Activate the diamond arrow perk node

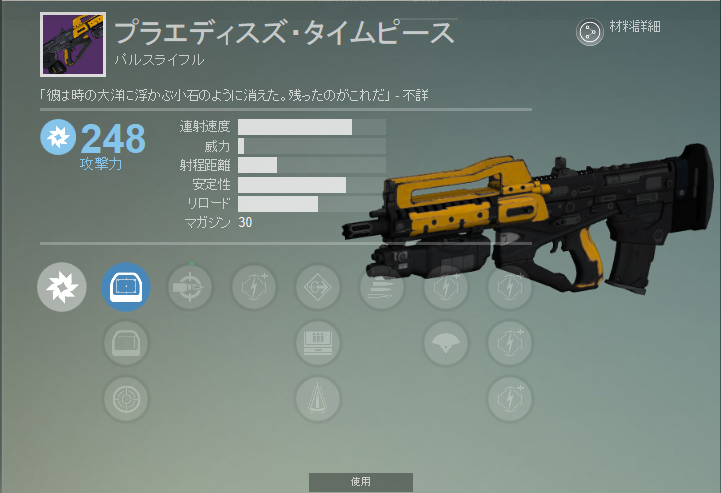coord(318,288)
